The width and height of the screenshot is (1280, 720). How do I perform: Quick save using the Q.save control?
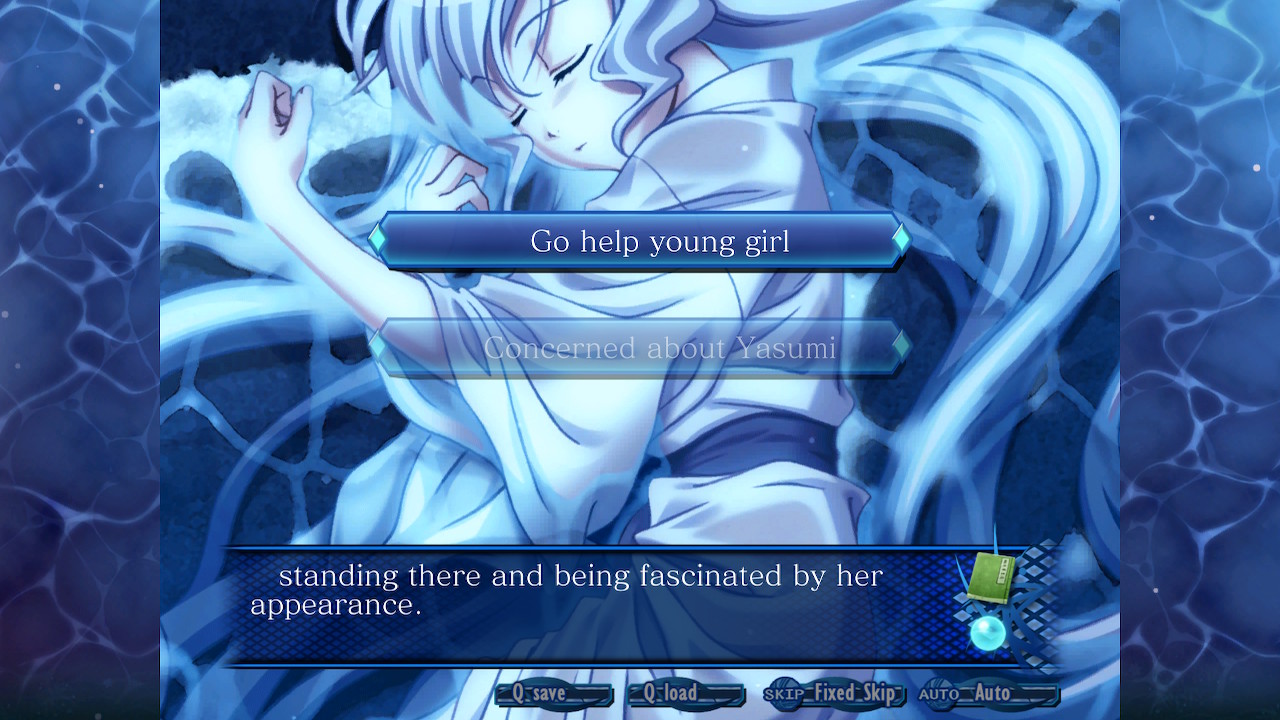(554, 693)
